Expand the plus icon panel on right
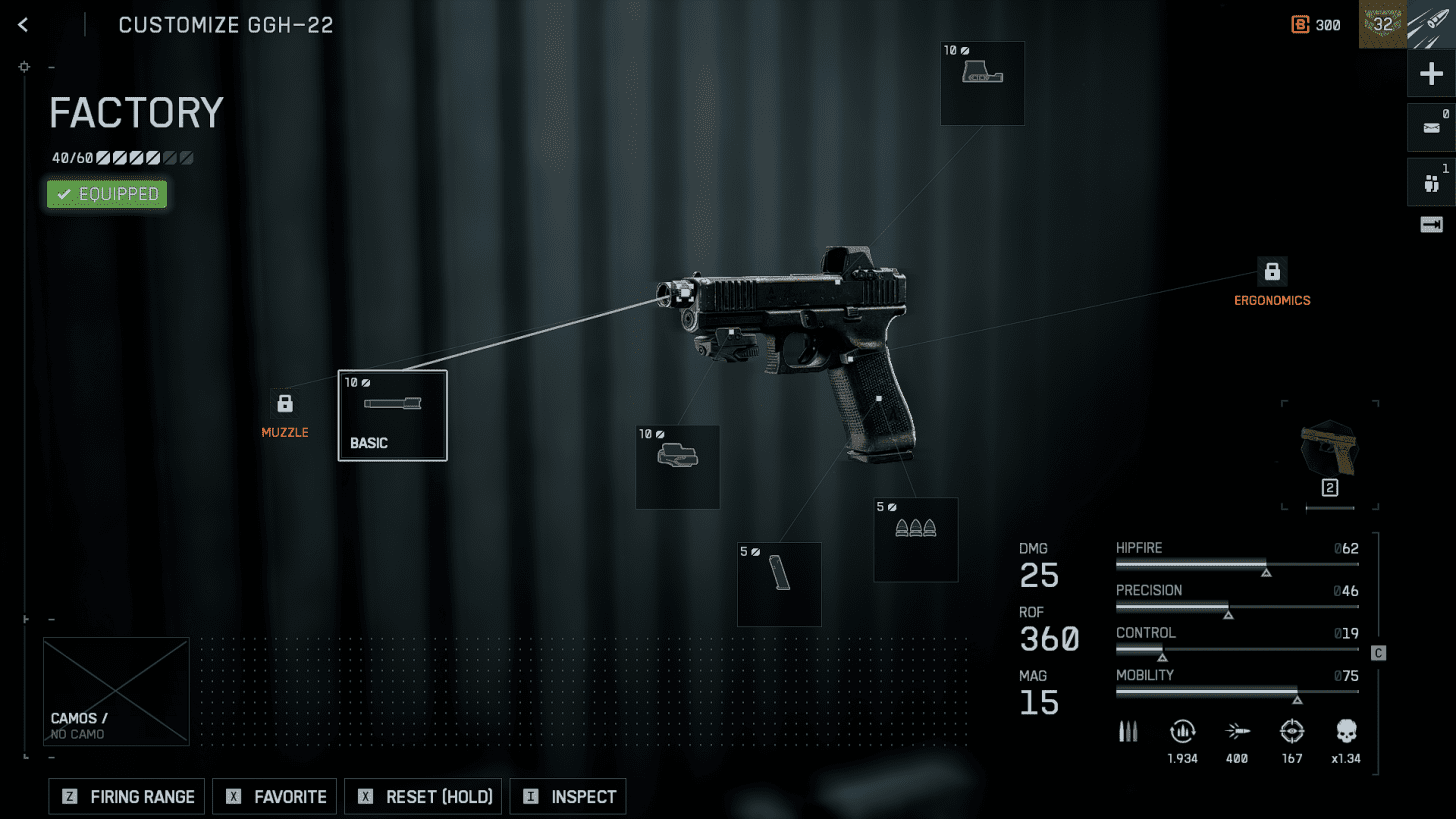 tap(1431, 73)
